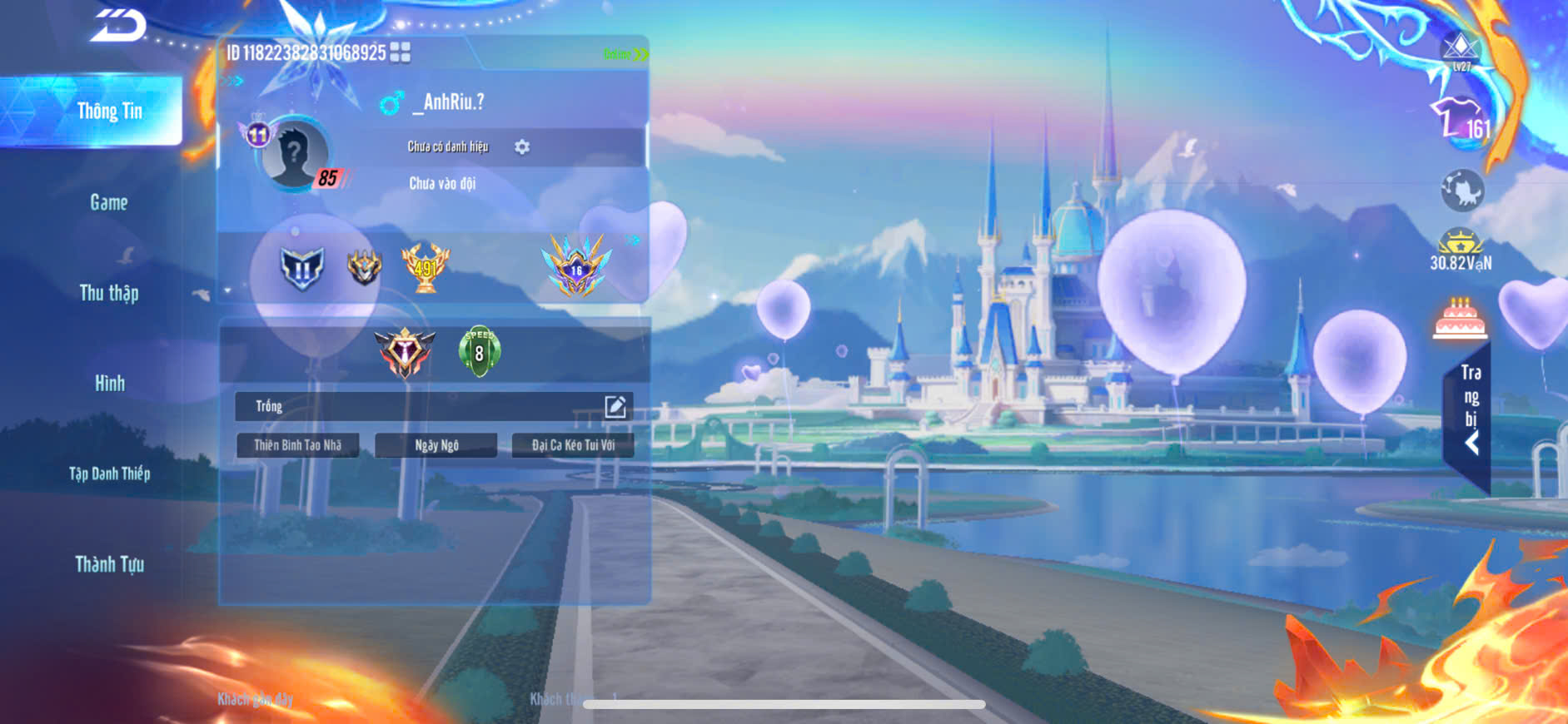The height and width of the screenshot is (724, 1568).
Task: Click the gold trophy badge 491
Action: 426,267
